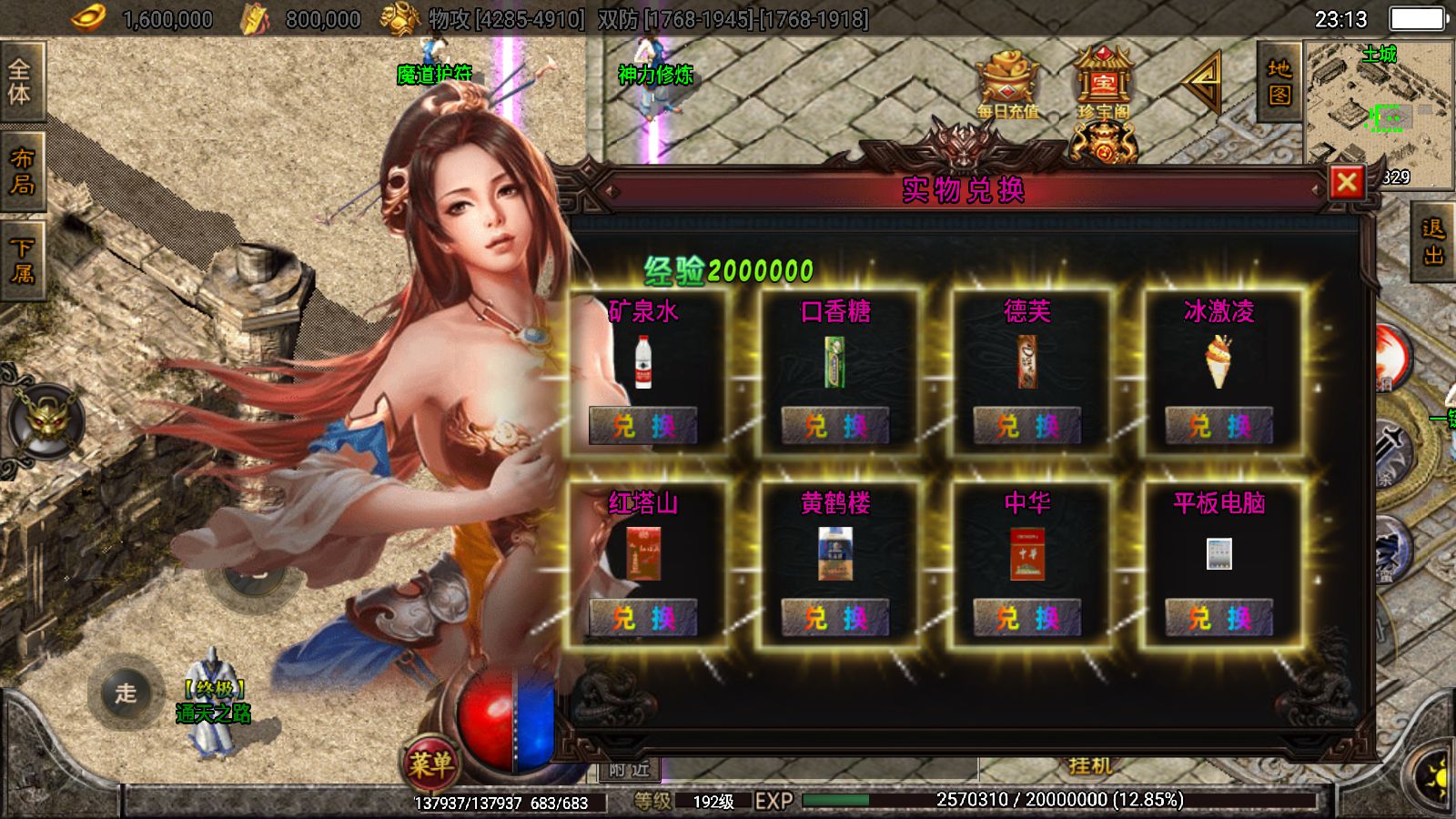Exchange for the 德芙 chocolate
The height and width of the screenshot is (819, 1456).
tap(1027, 426)
